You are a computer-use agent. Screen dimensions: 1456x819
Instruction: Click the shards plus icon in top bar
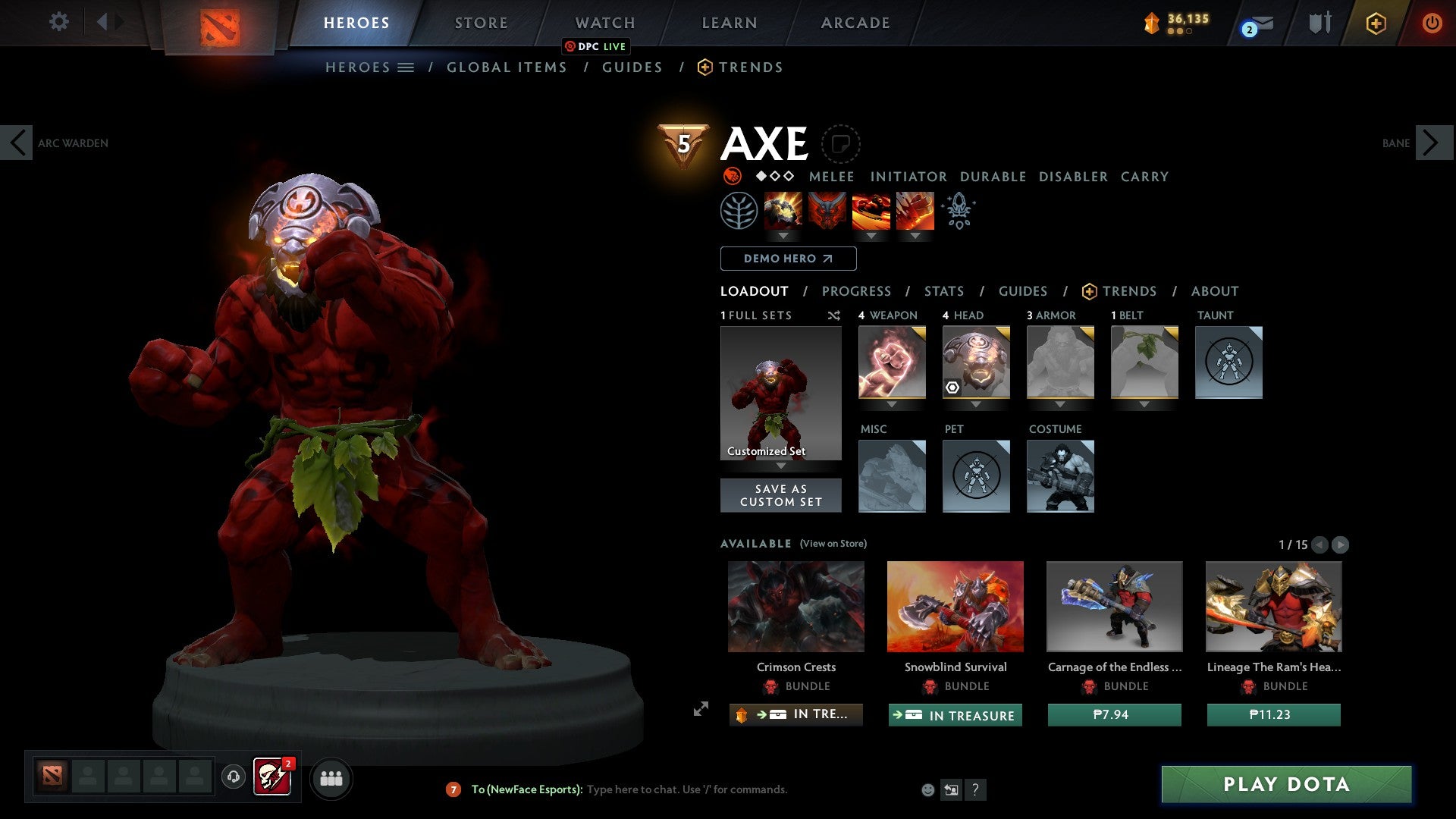[x=1376, y=23]
